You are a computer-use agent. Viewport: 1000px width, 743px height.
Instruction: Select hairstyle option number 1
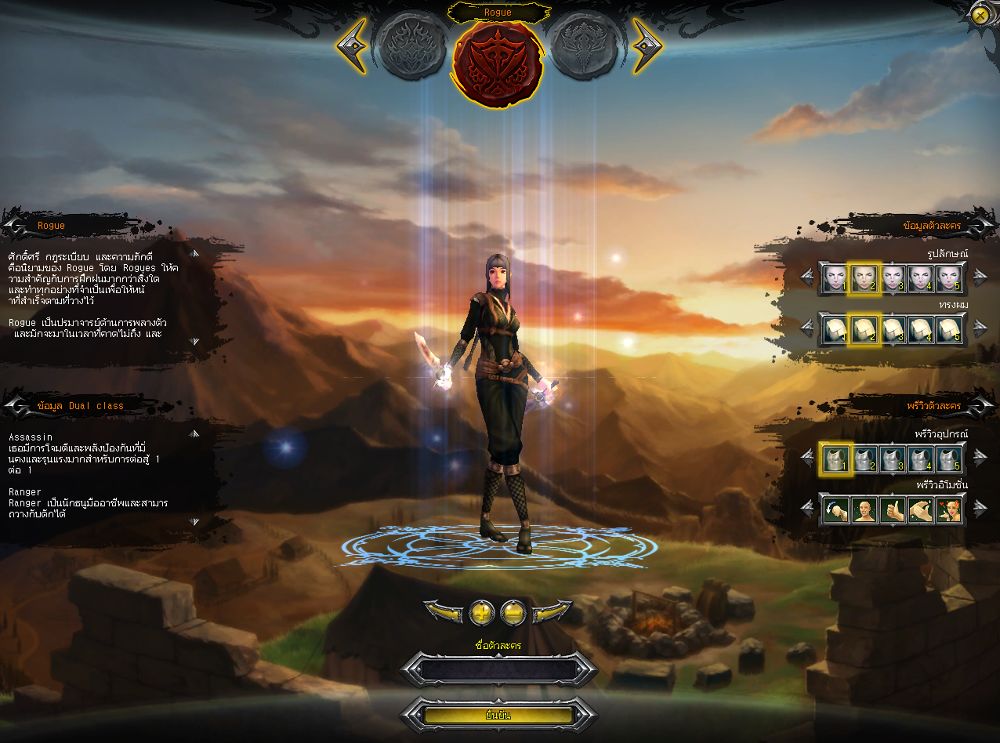pos(834,329)
